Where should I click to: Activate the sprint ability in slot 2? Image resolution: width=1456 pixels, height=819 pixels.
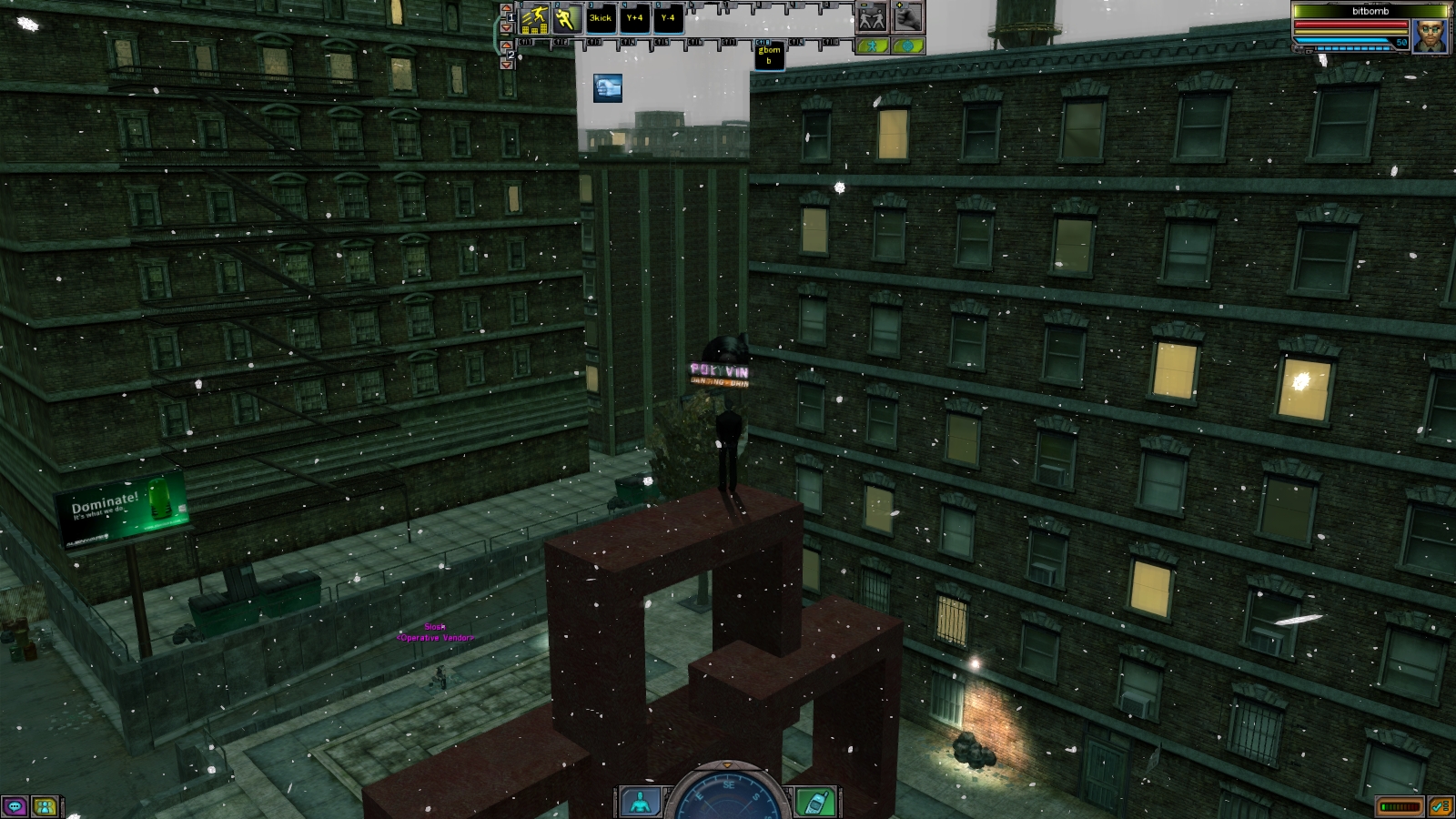pos(567,18)
